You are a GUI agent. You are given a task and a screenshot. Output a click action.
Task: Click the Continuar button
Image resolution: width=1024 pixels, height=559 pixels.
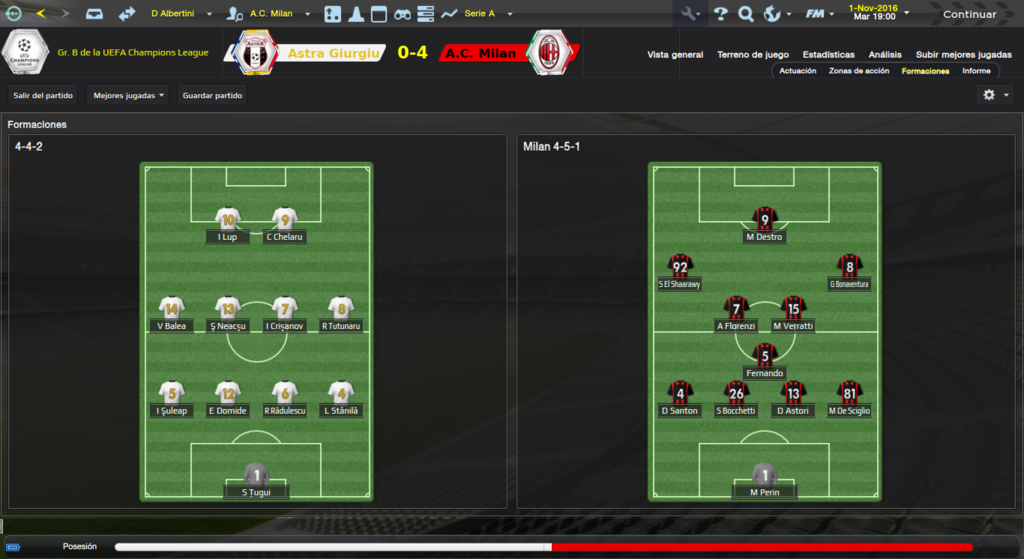[x=969, y=14]
